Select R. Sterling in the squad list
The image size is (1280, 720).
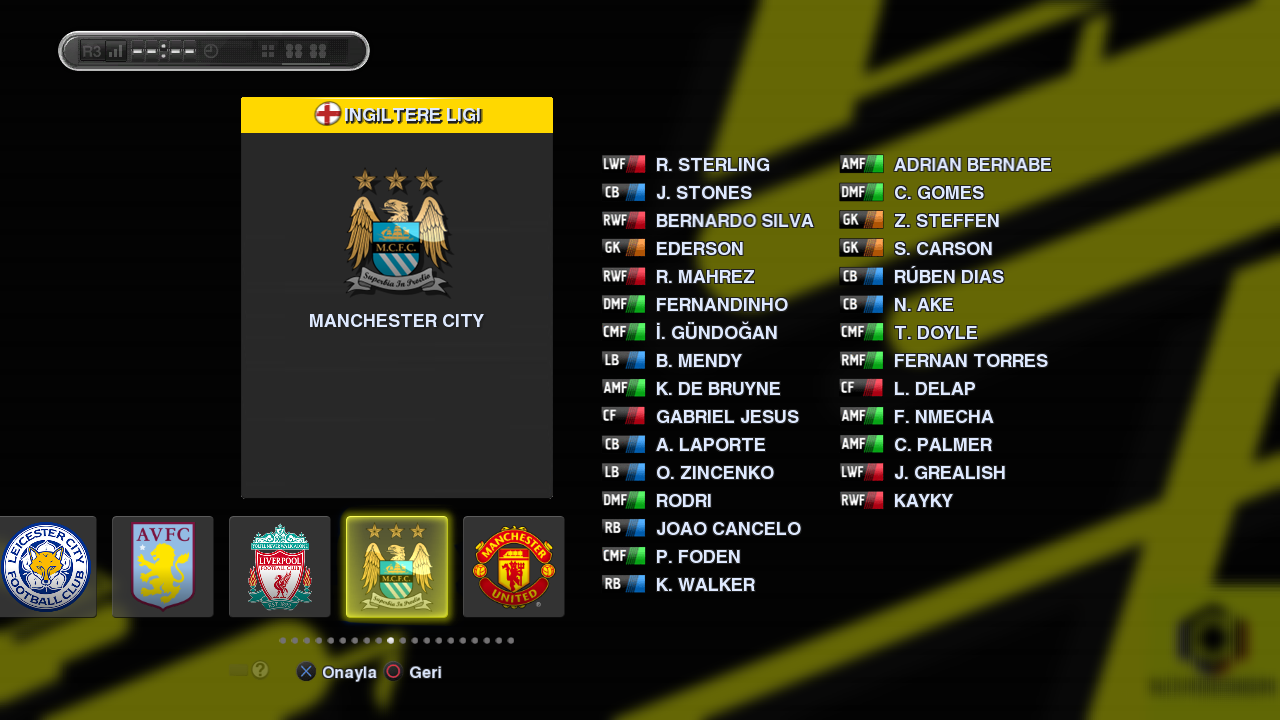pos(712,165)
